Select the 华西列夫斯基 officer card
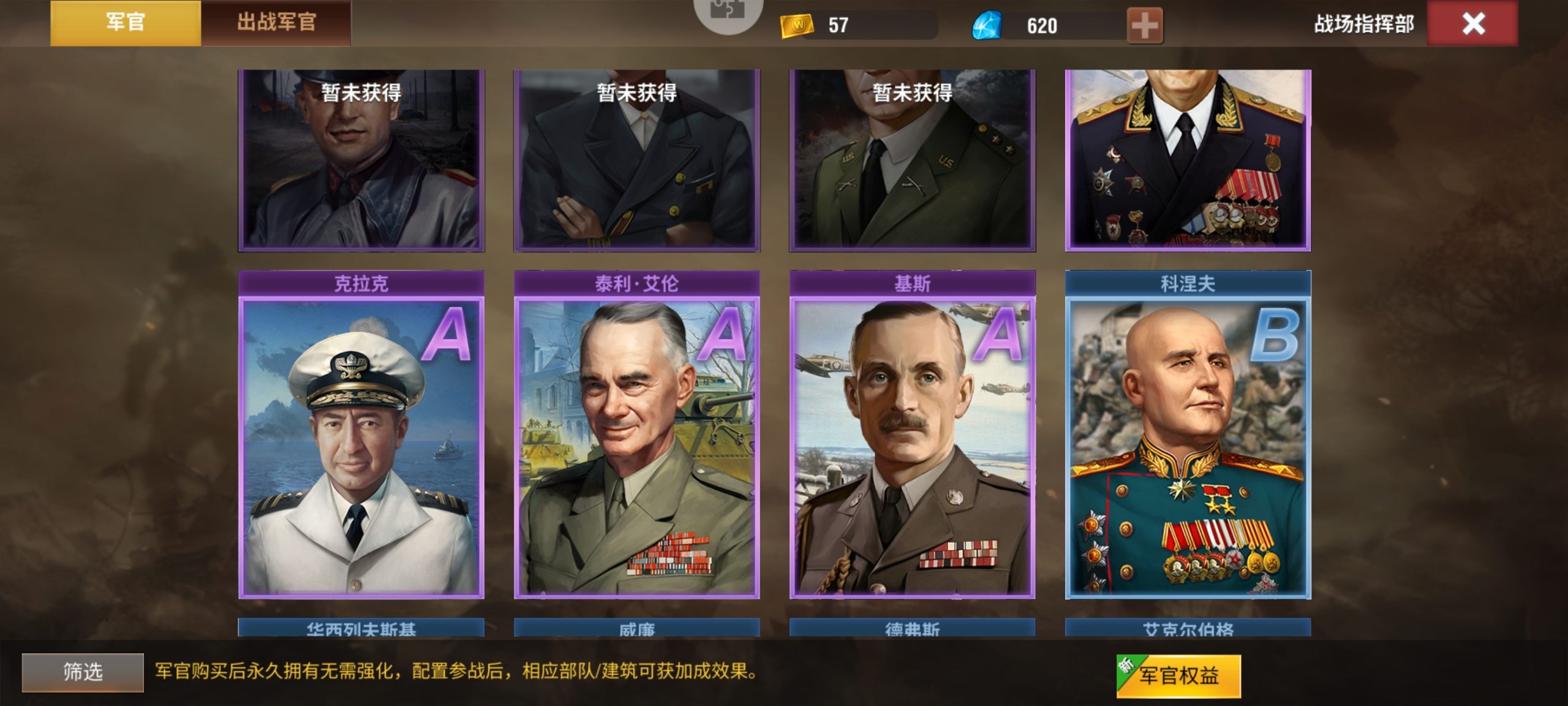 click(361, 628)
